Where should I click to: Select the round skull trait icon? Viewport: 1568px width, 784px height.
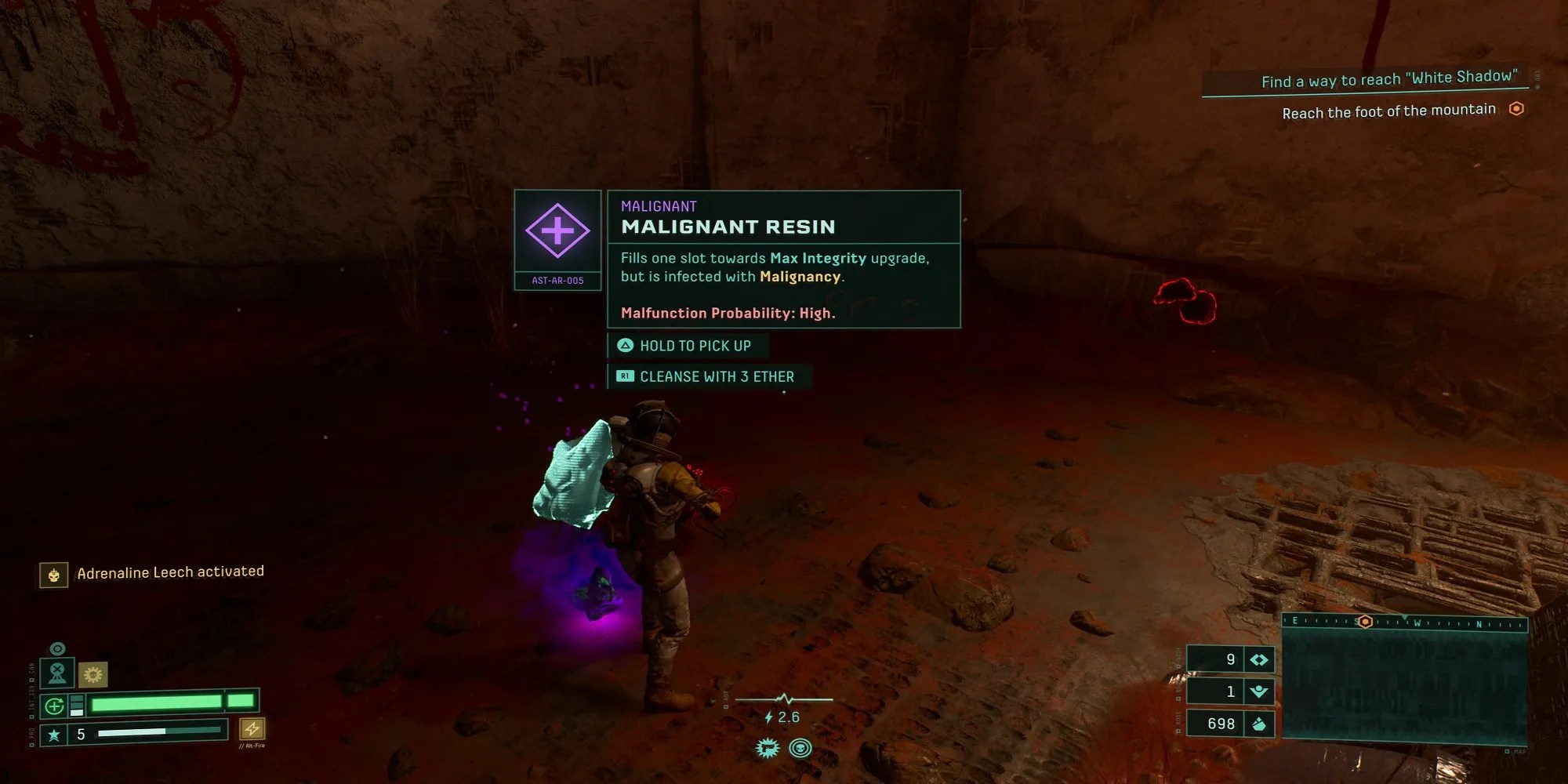point(800,748)
